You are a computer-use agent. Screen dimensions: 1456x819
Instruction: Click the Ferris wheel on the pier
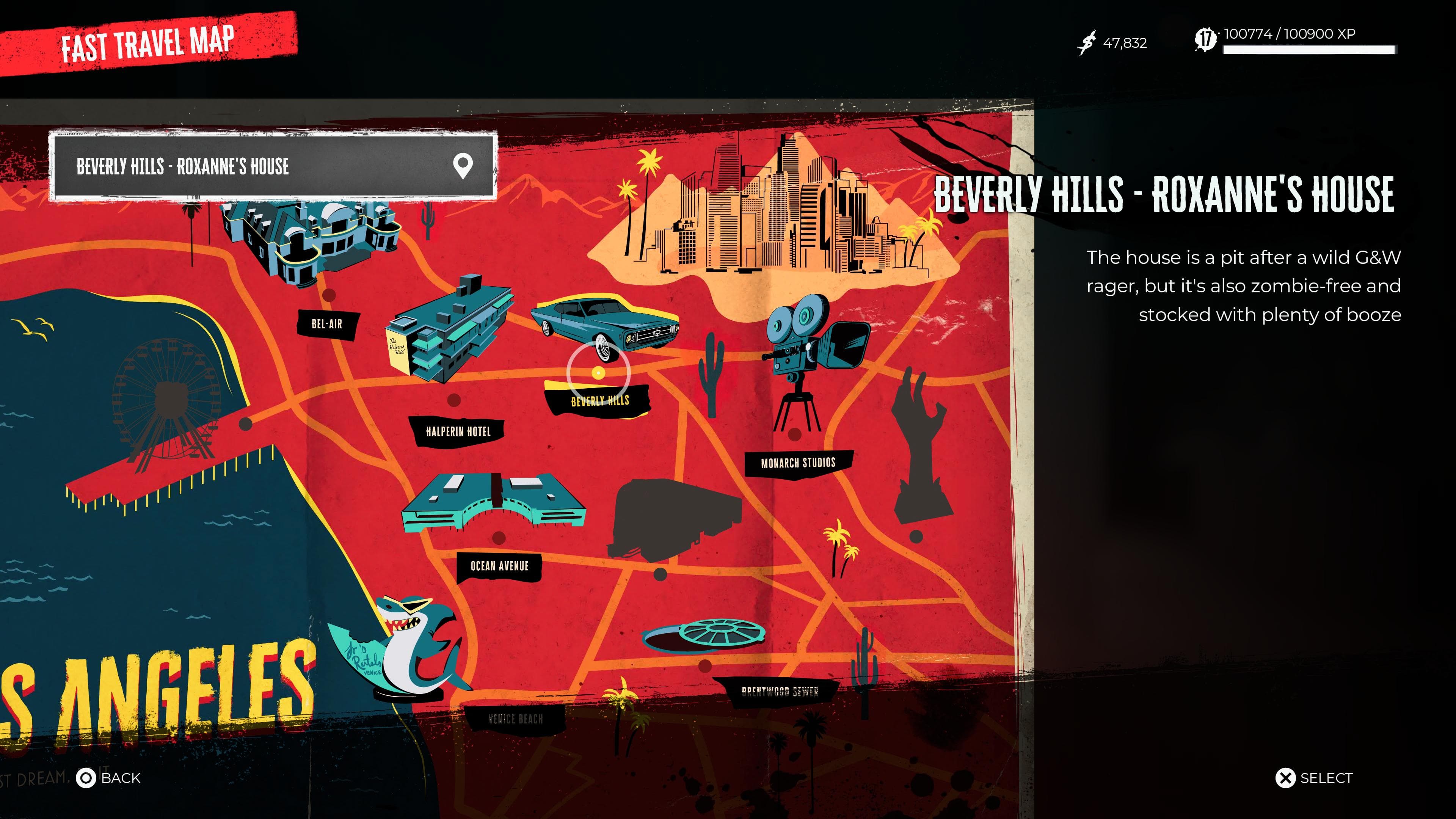(x=169, y=395)
